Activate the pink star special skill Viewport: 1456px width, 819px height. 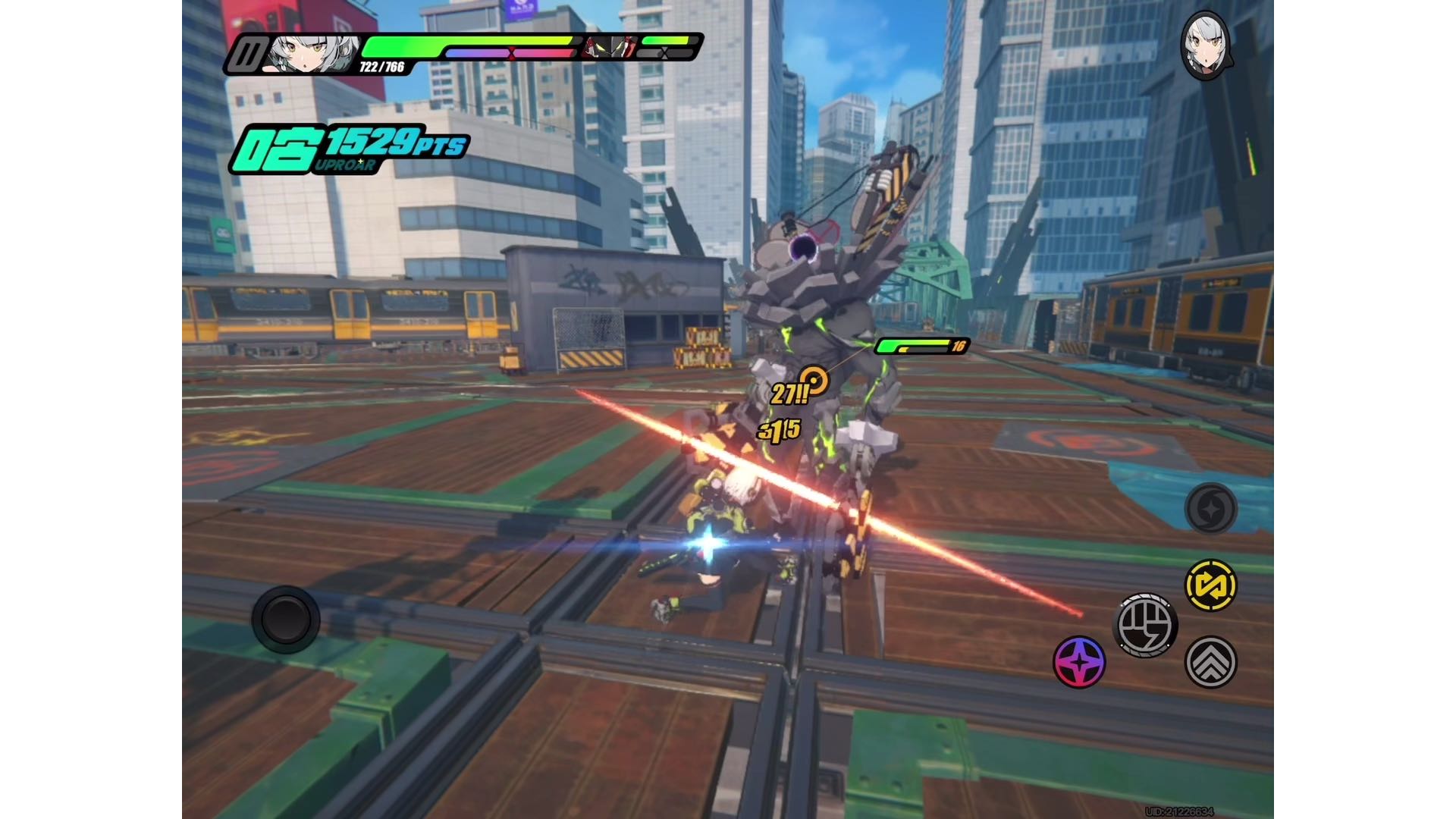pyautogui.click(x=1079, y=662)
